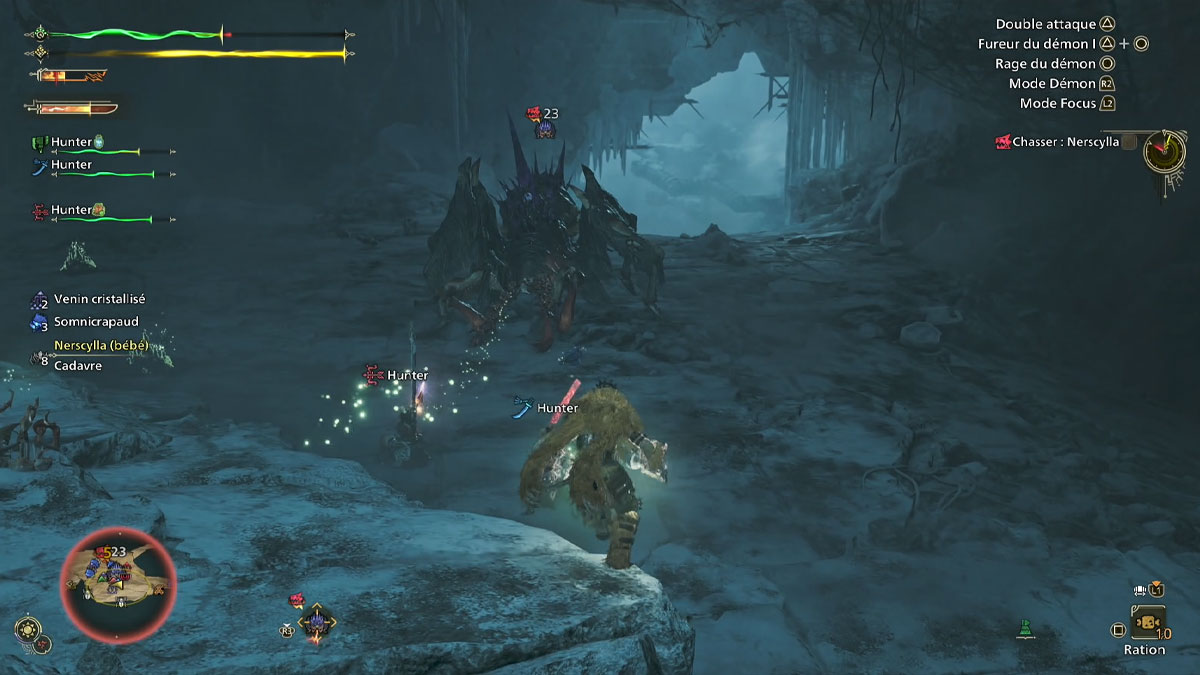Click the quest timer clock dial
Screen dimensions: 1200x675
(1165, 151)
